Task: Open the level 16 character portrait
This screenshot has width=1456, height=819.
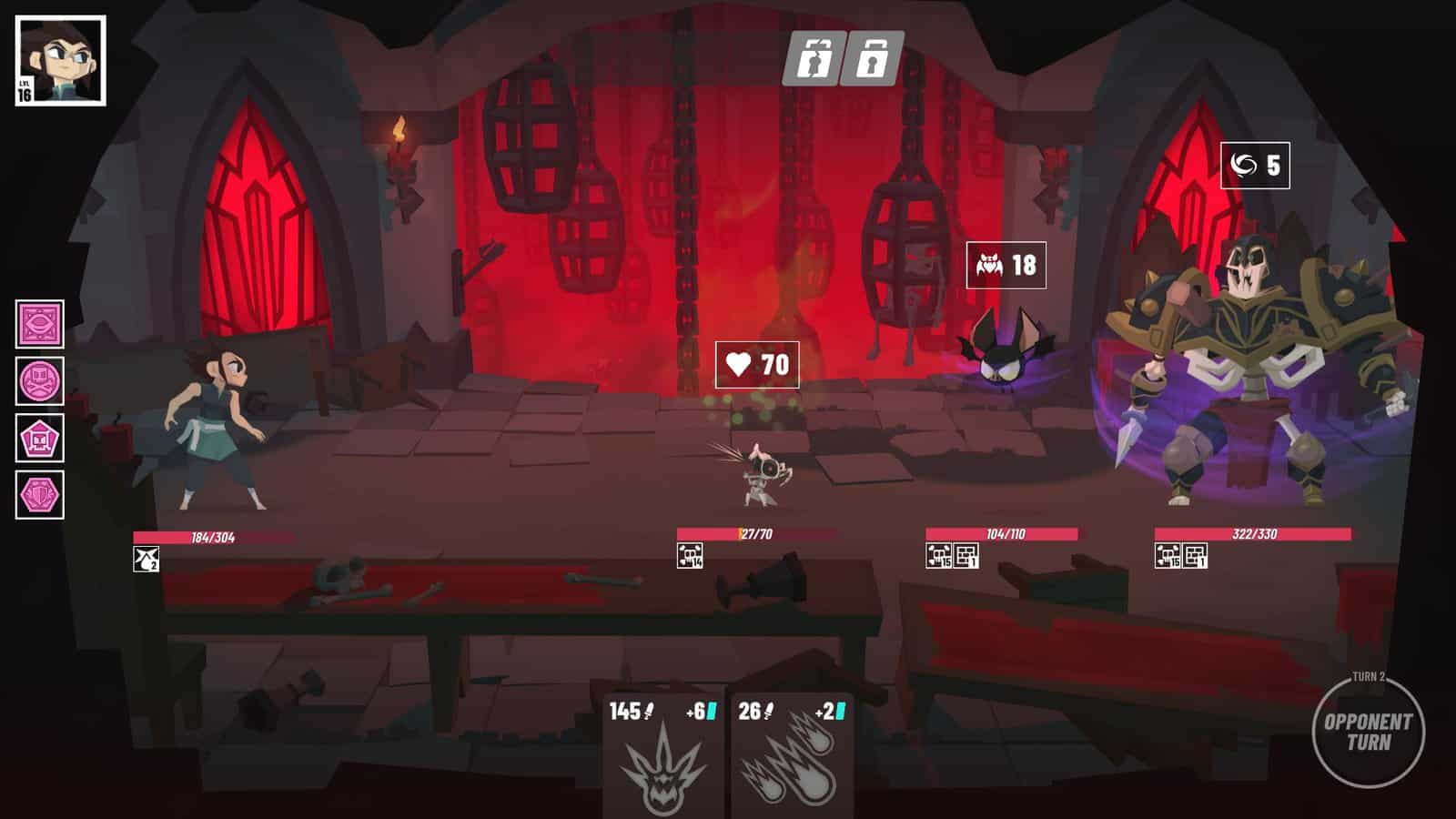Action: pos(60,60)
